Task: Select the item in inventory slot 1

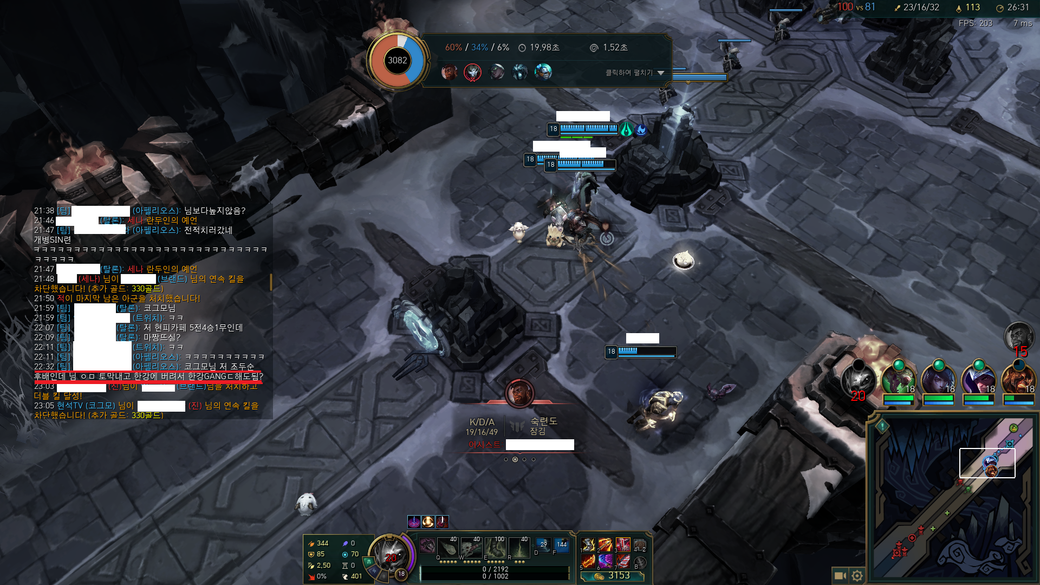Action: pos(588,545)
